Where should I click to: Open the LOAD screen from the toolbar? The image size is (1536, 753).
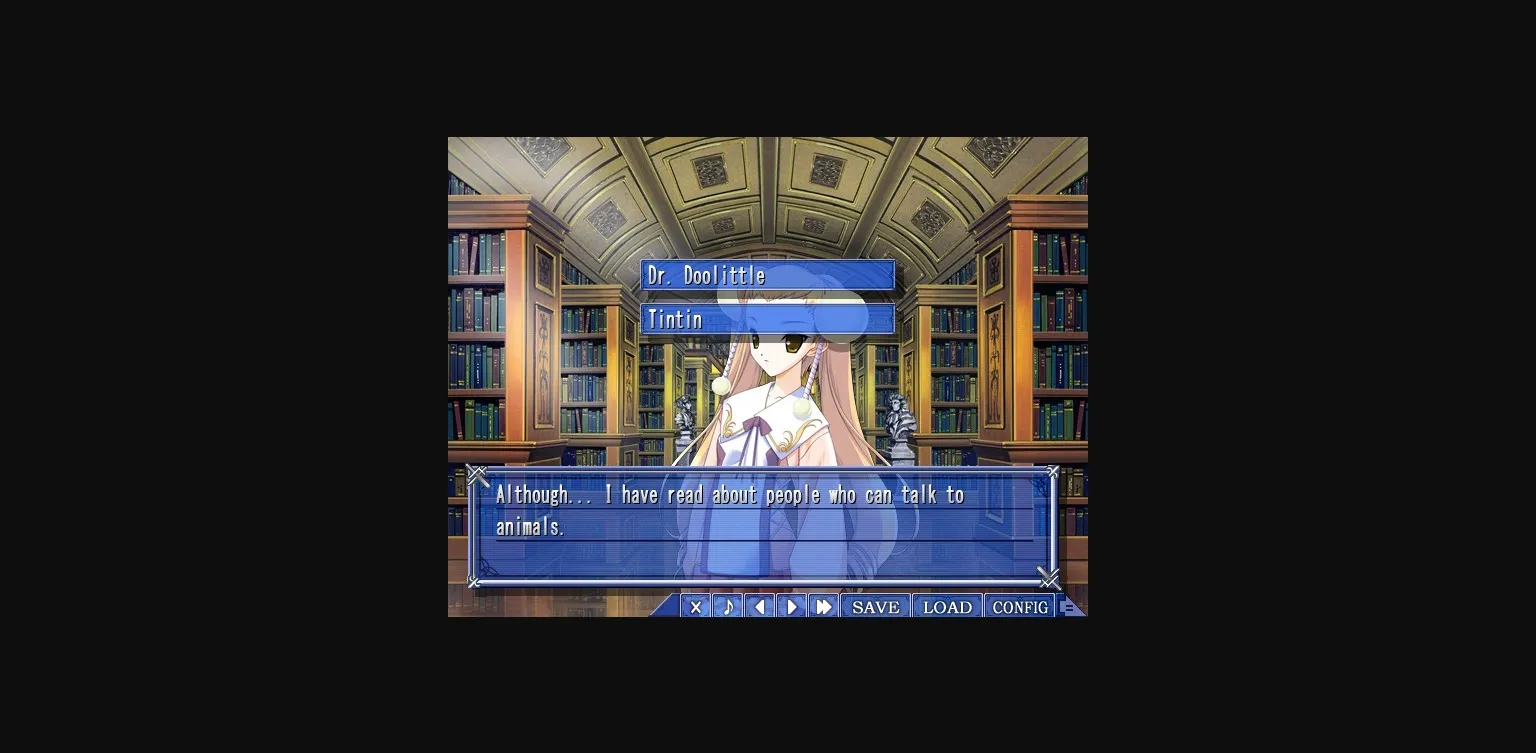click(x=946, y=606)
